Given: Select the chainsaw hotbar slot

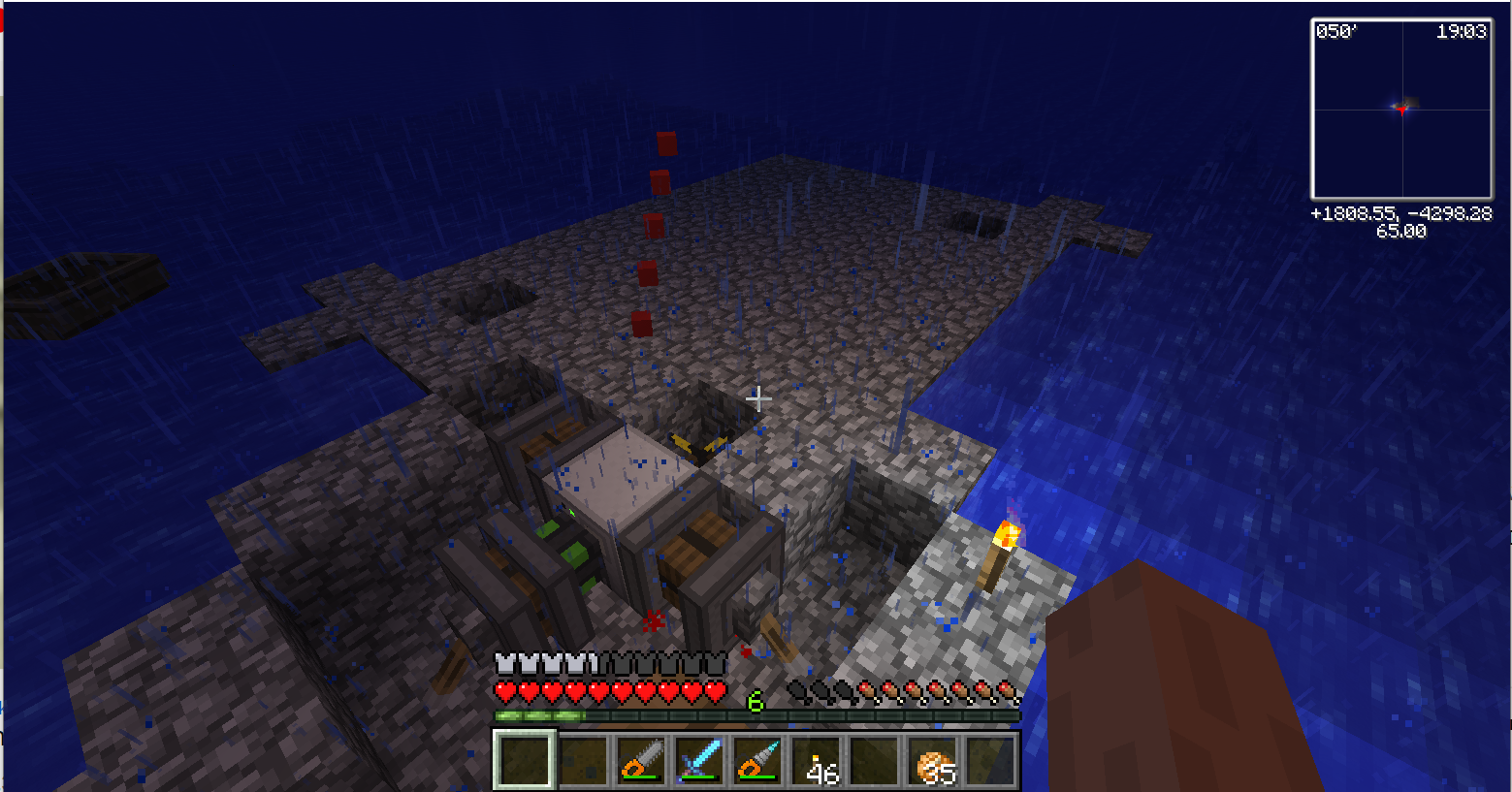Looking at the screenshot, I should (x=641, y=759).
